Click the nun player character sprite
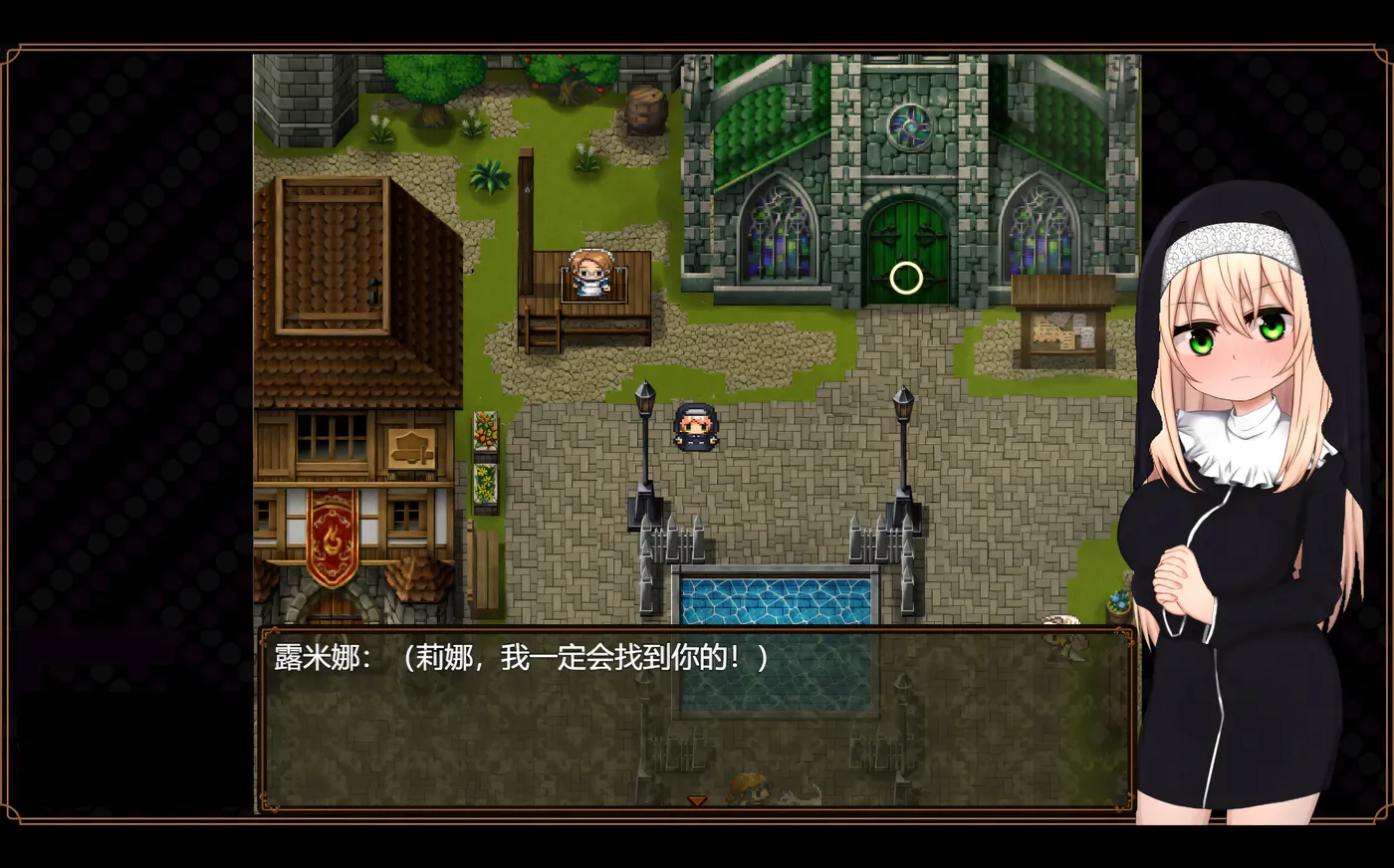Image resolution: width=1394 pixels, height=868 pixels. [x=697, y=428]
